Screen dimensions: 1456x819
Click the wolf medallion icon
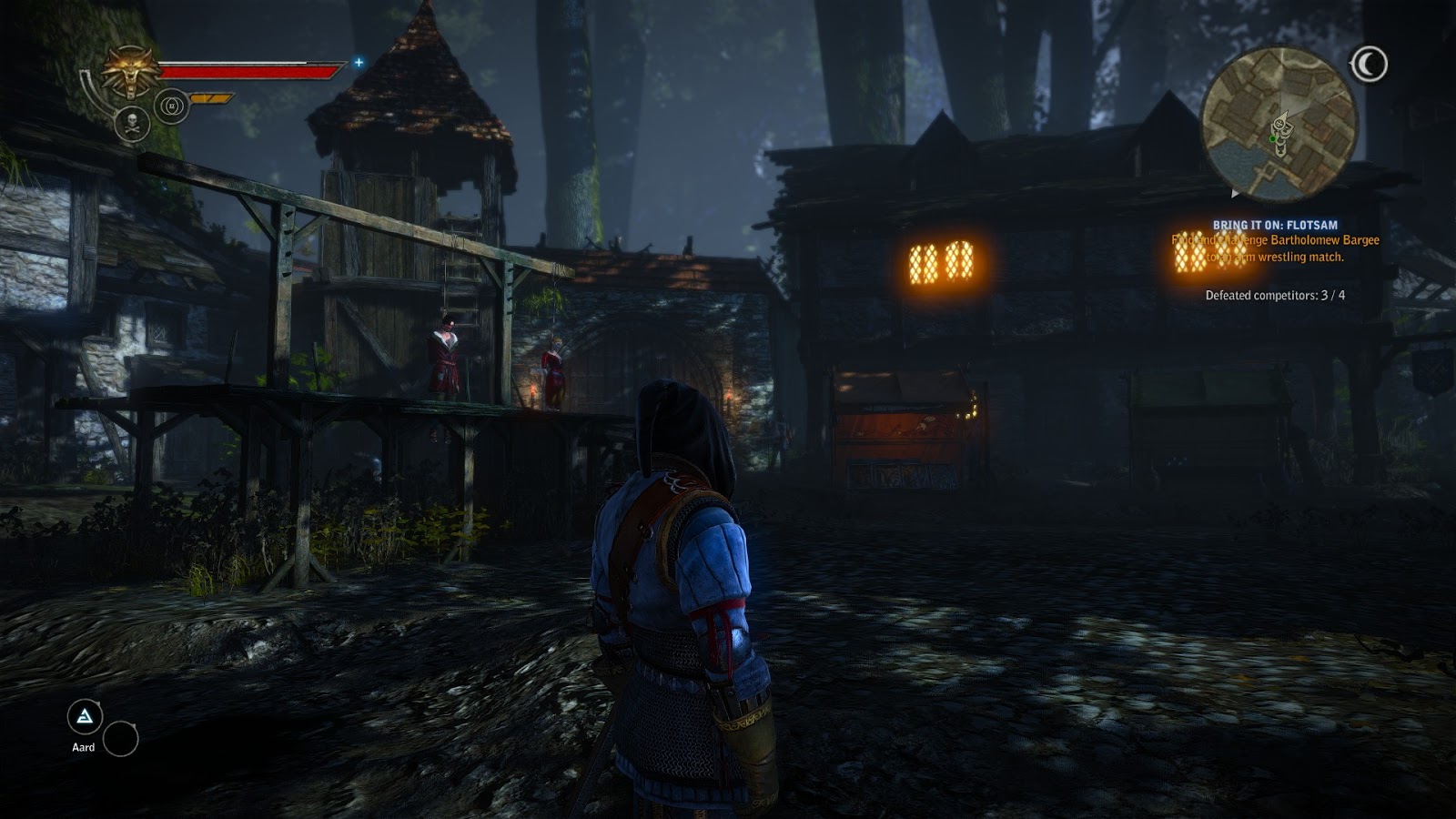click(x=131, y=71)
